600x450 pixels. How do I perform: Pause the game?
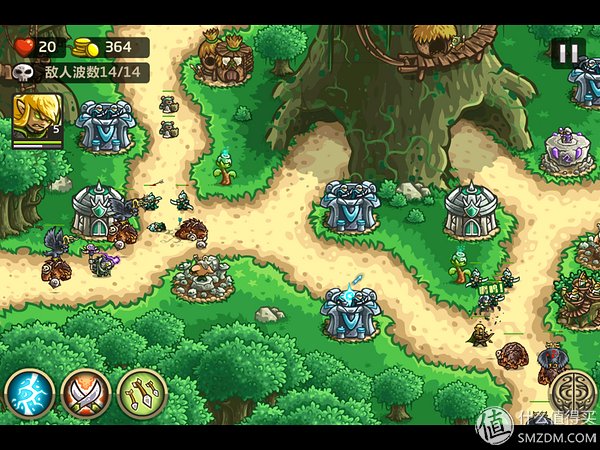pos(568,53)
